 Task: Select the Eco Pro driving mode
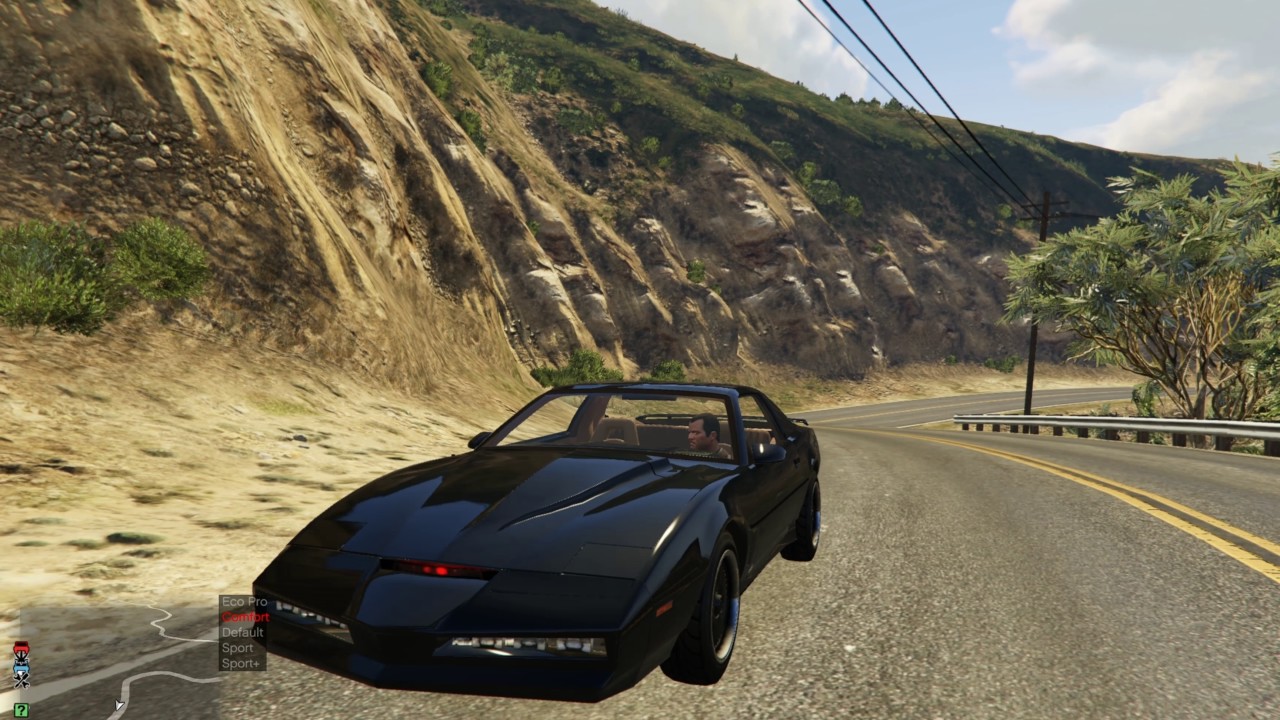244,602
